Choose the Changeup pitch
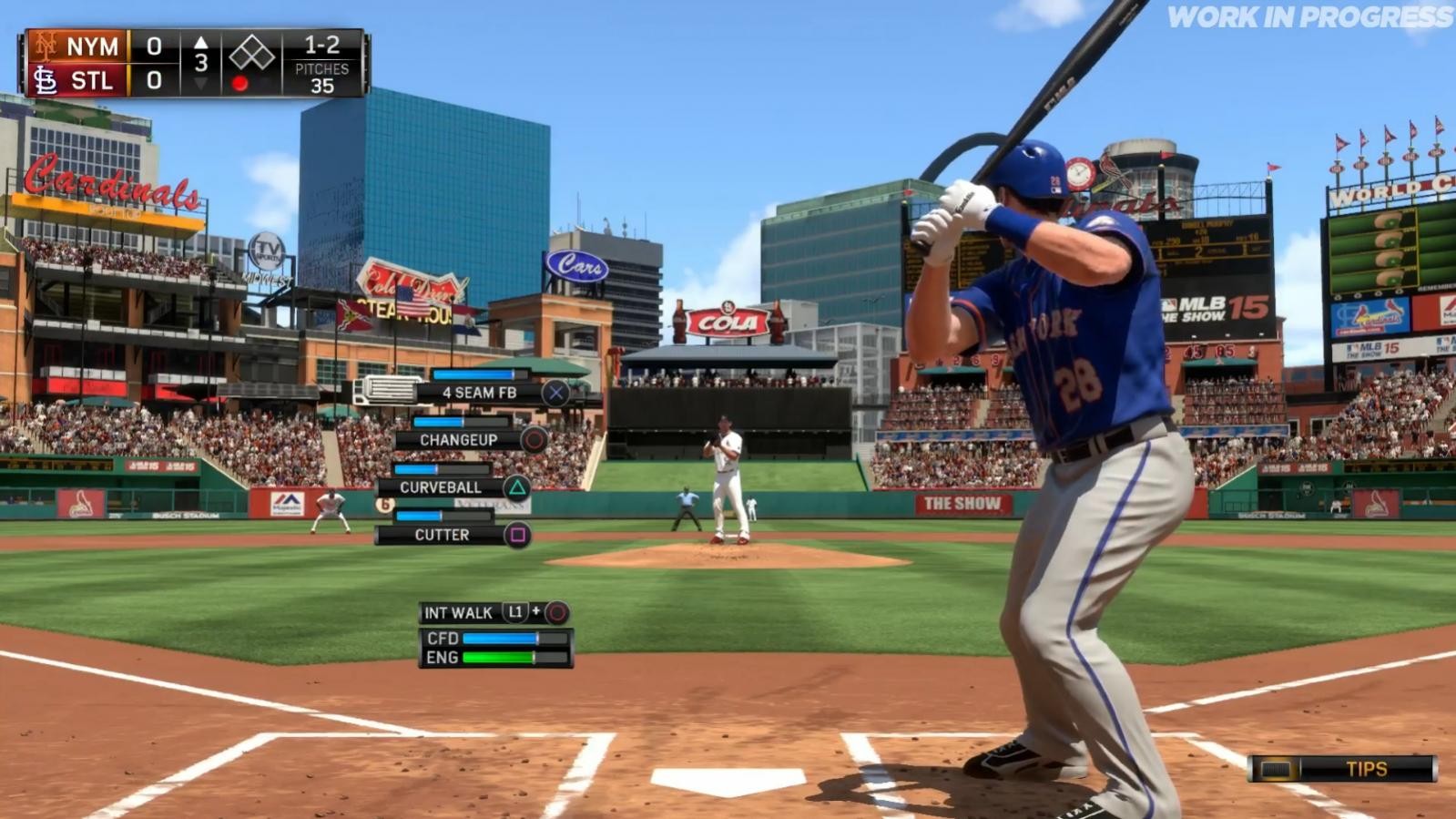Viewport: 1456px width, 819px height. click(458, 439)
